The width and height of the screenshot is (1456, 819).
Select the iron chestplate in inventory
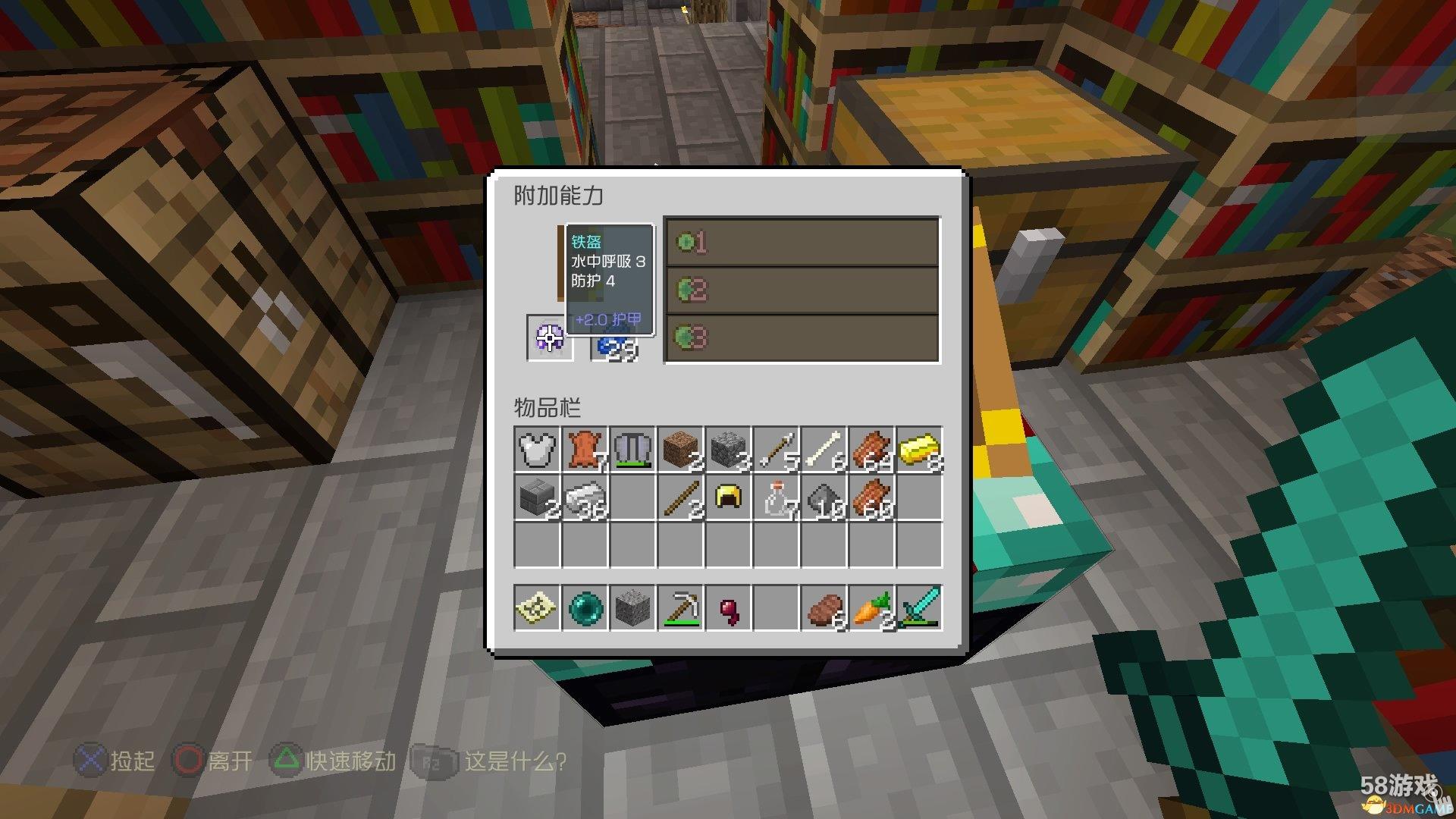click(x=537, y=450)
